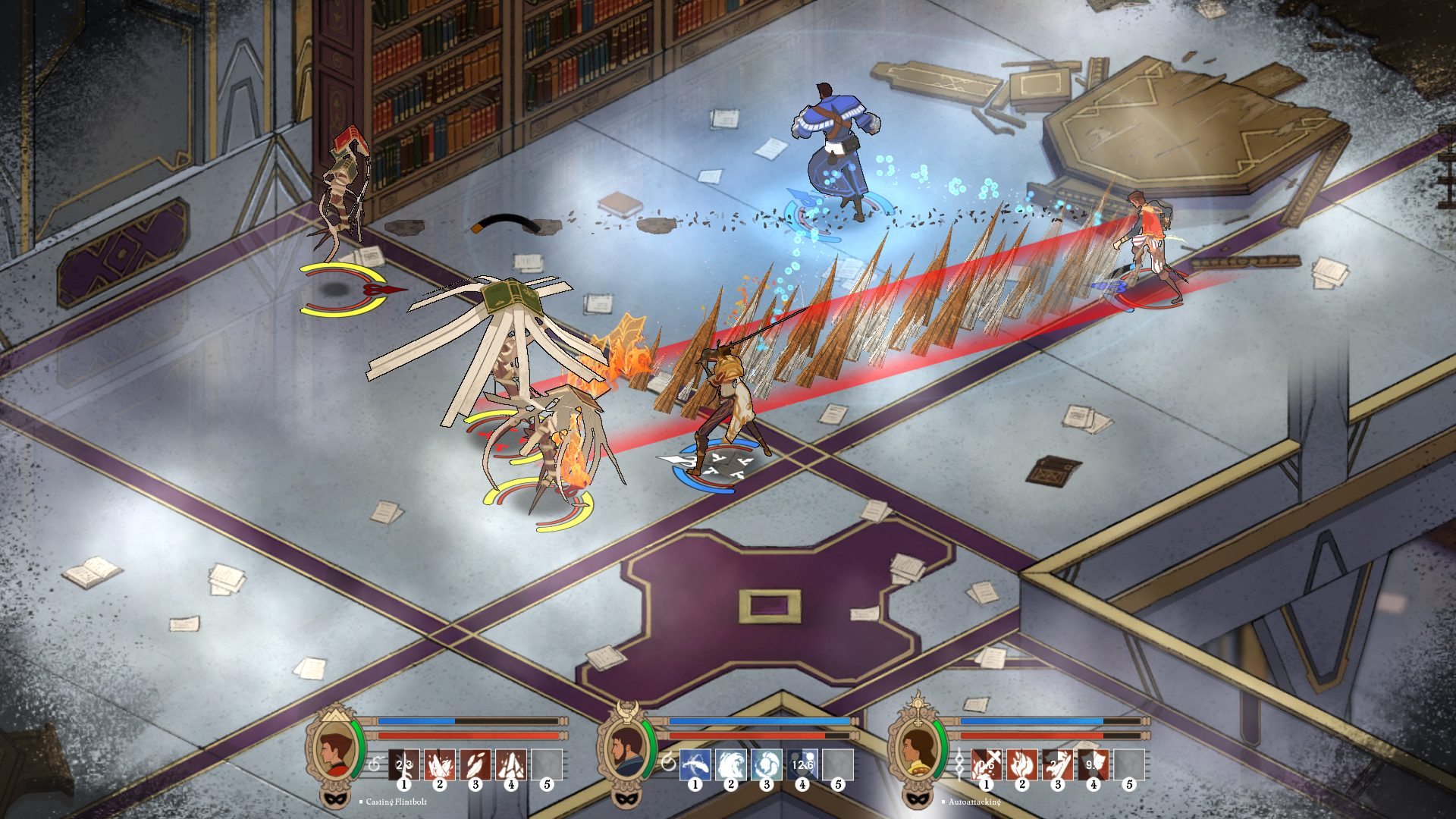This screenshot has width=1456, height=819.
Task: Trigger the theater mask ability
Action: click(1094, 764)
